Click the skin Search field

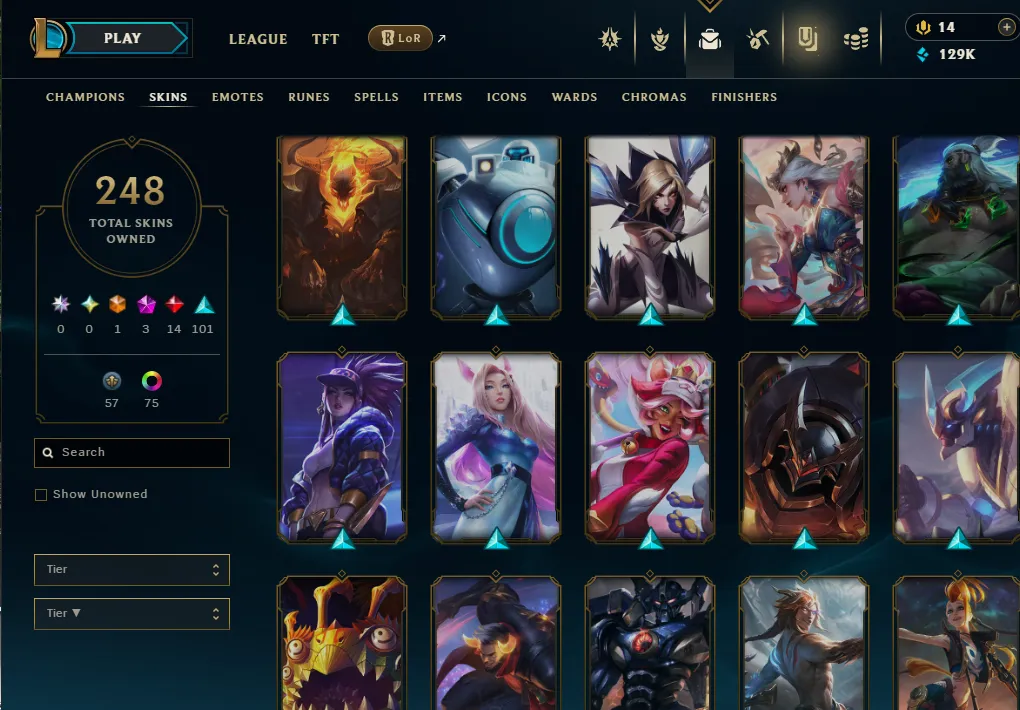coord(132,453)
